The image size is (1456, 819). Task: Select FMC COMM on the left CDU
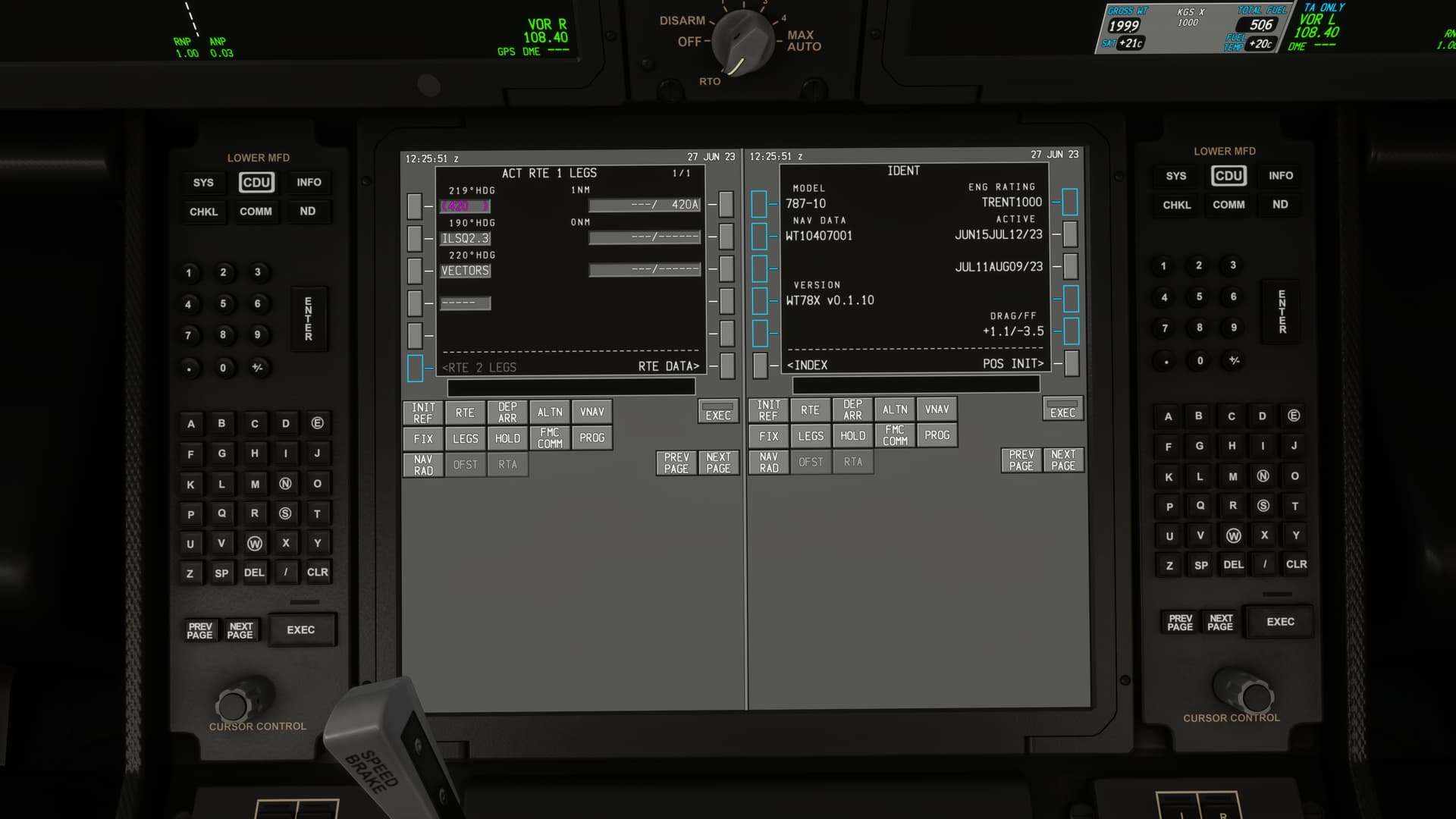pos(549,438)
